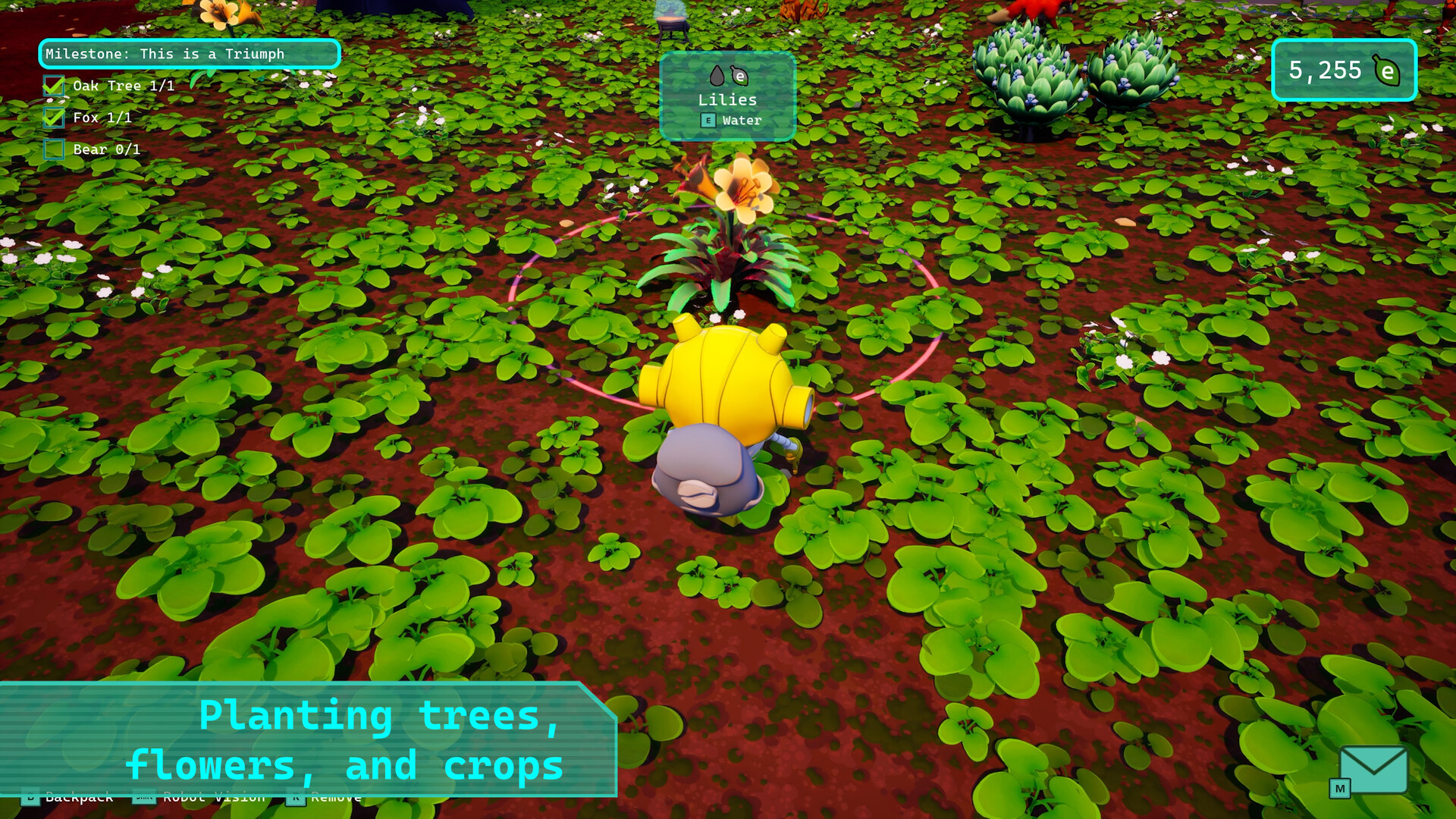1456x819 pixels.
Task: Click the R key icon for Remove
Action: 296,797
